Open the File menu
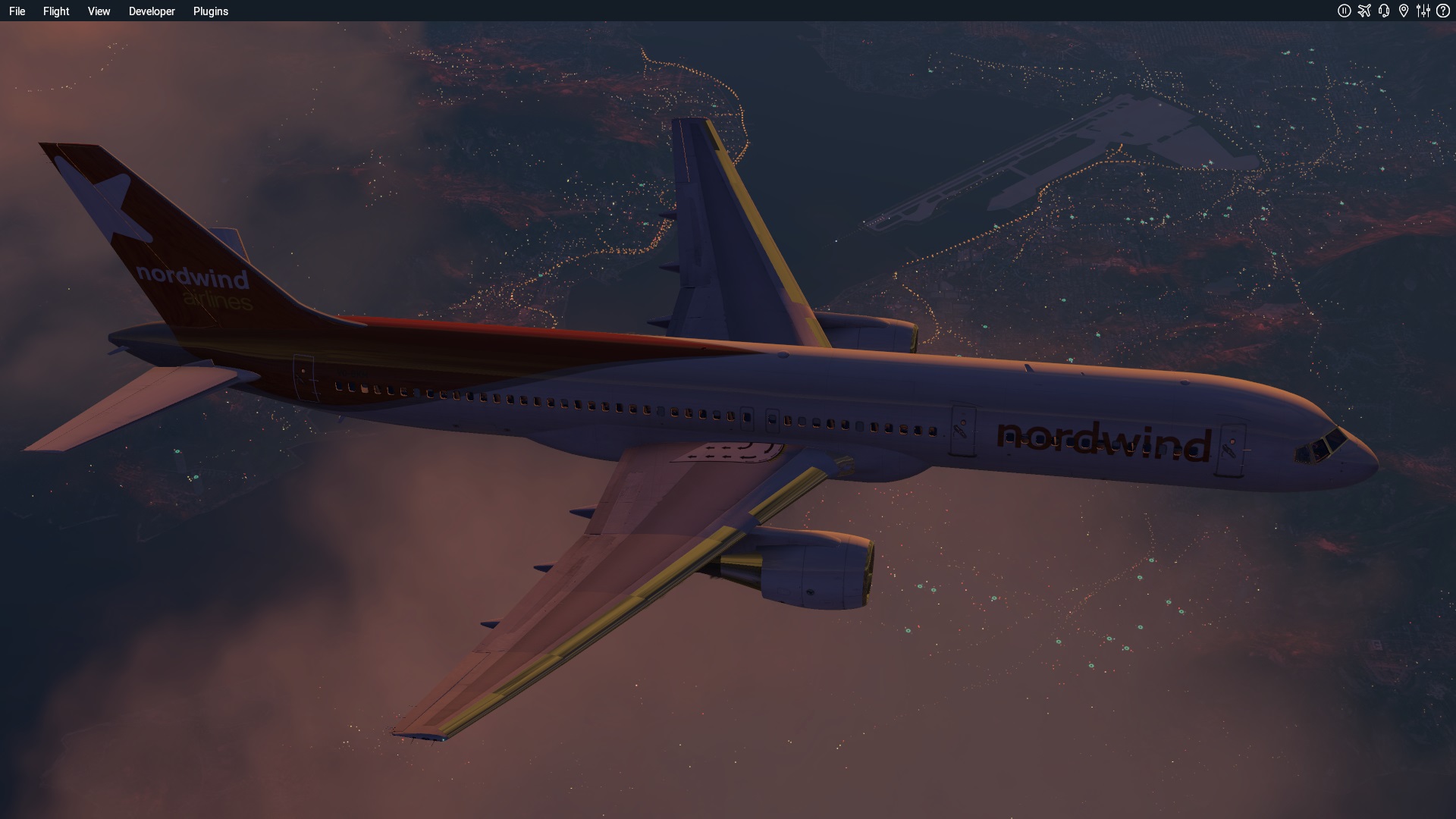Viewport: 1456px width, 819px height. coord(17,11)
